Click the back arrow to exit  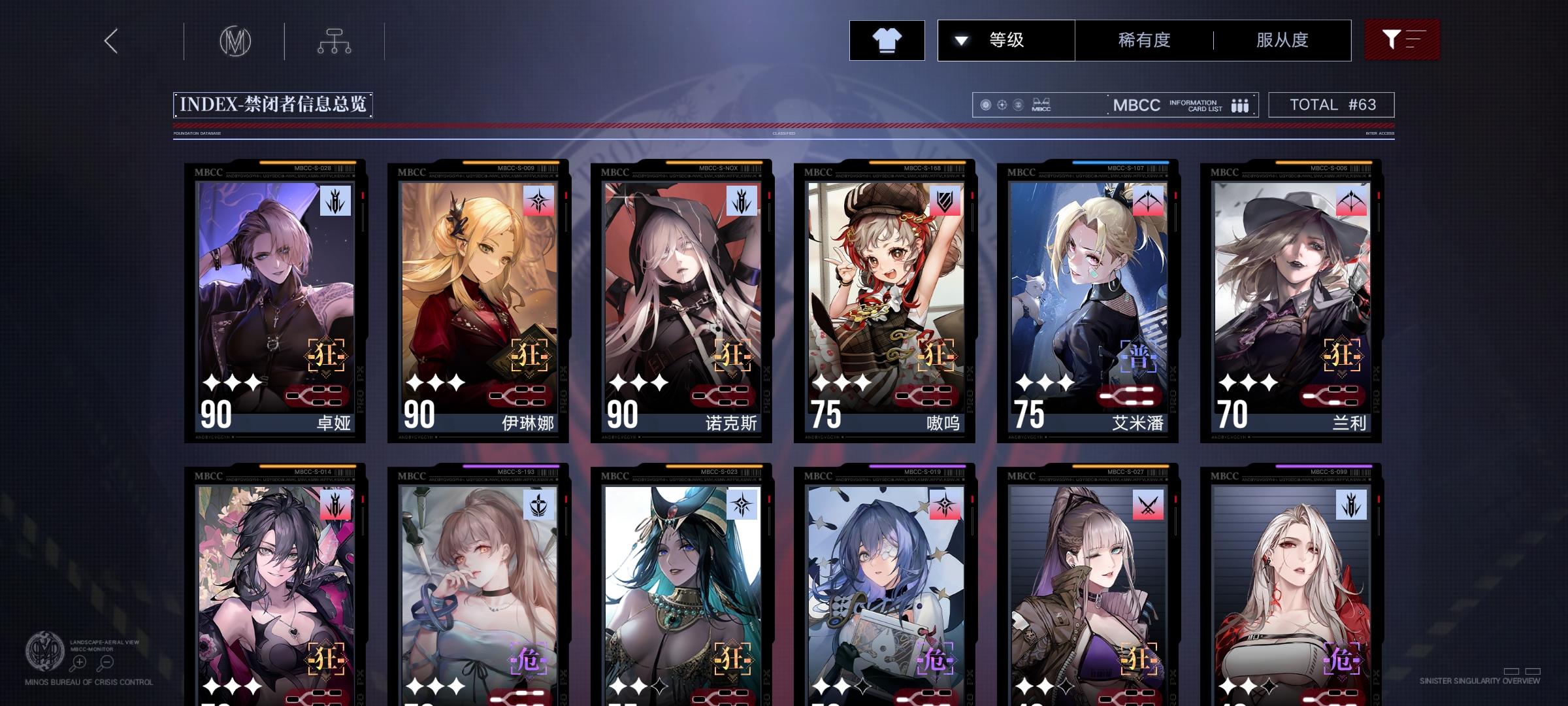click(110, 40)
